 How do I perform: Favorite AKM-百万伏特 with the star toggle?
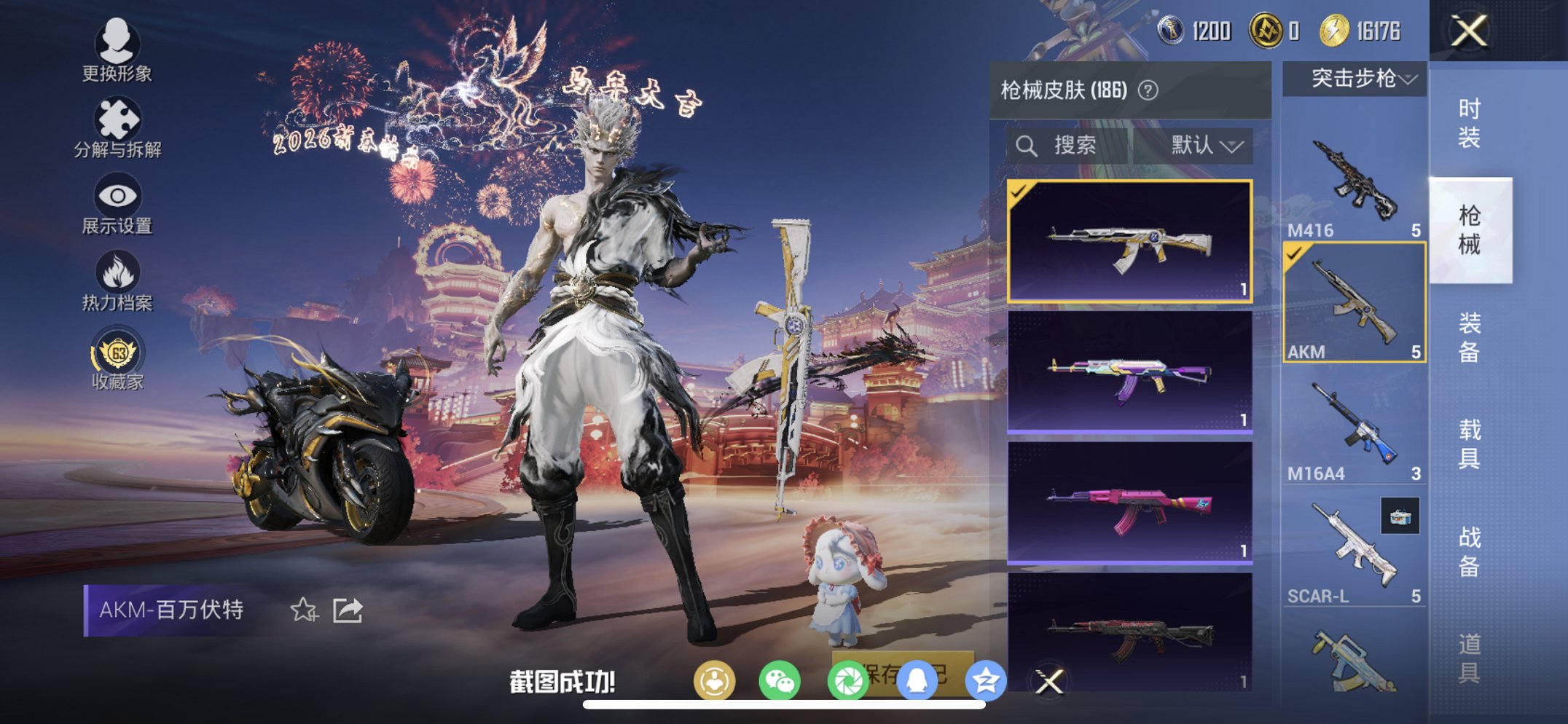tap(305, 610)
